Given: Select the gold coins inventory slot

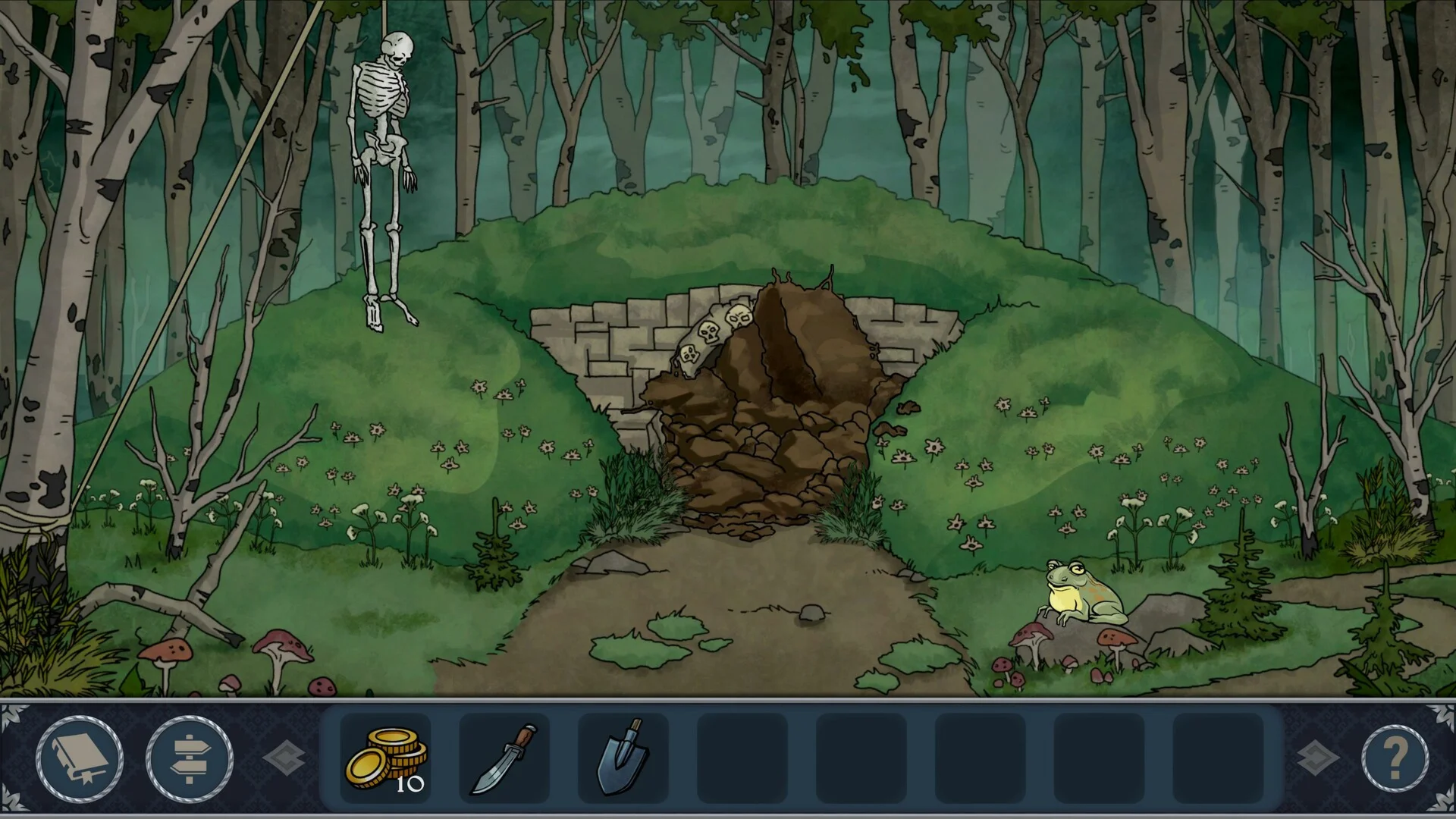Looking at the screenshot, I should coord(386,758).
